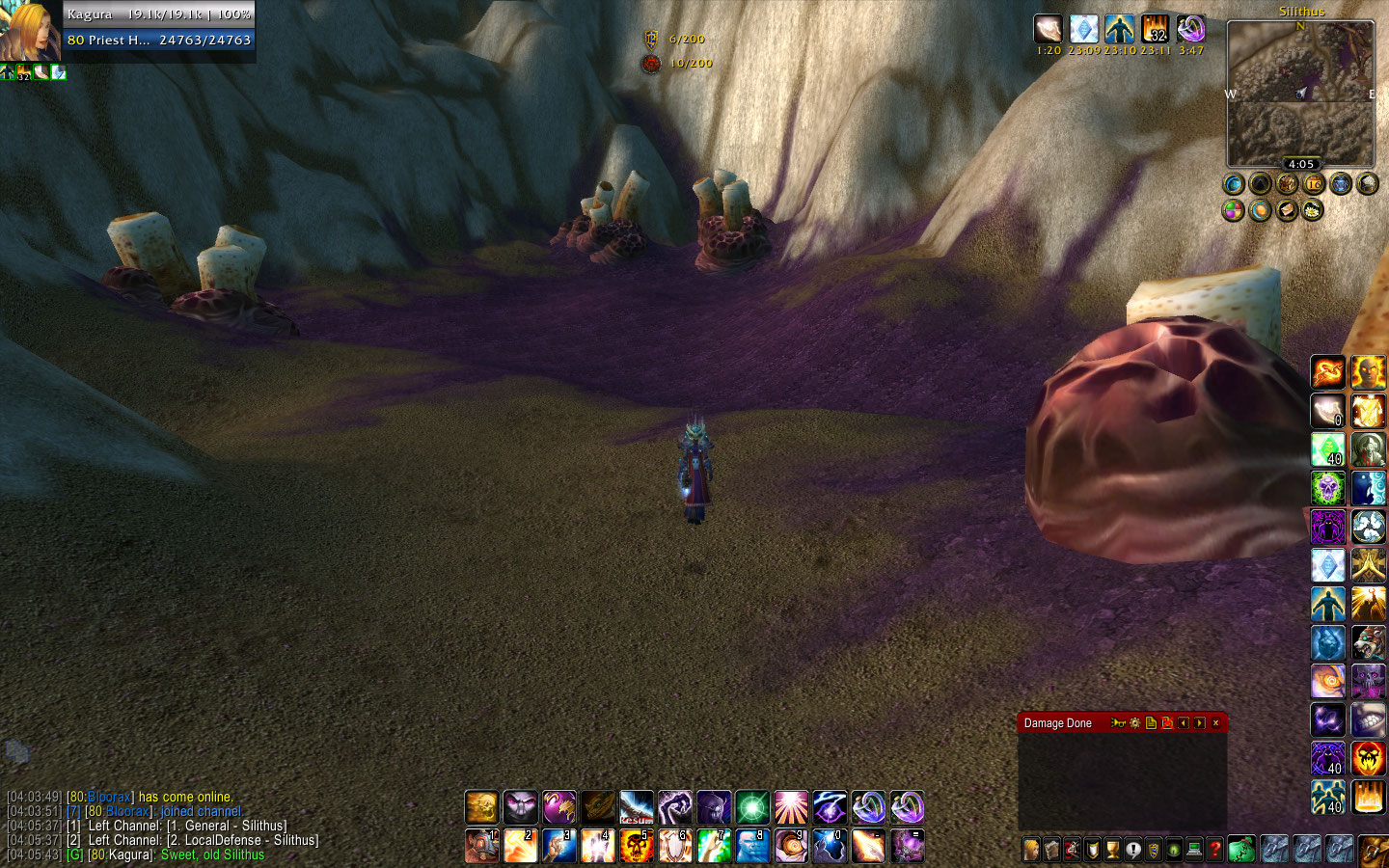Activate the shield spell in slot 6

pos(674,846)
